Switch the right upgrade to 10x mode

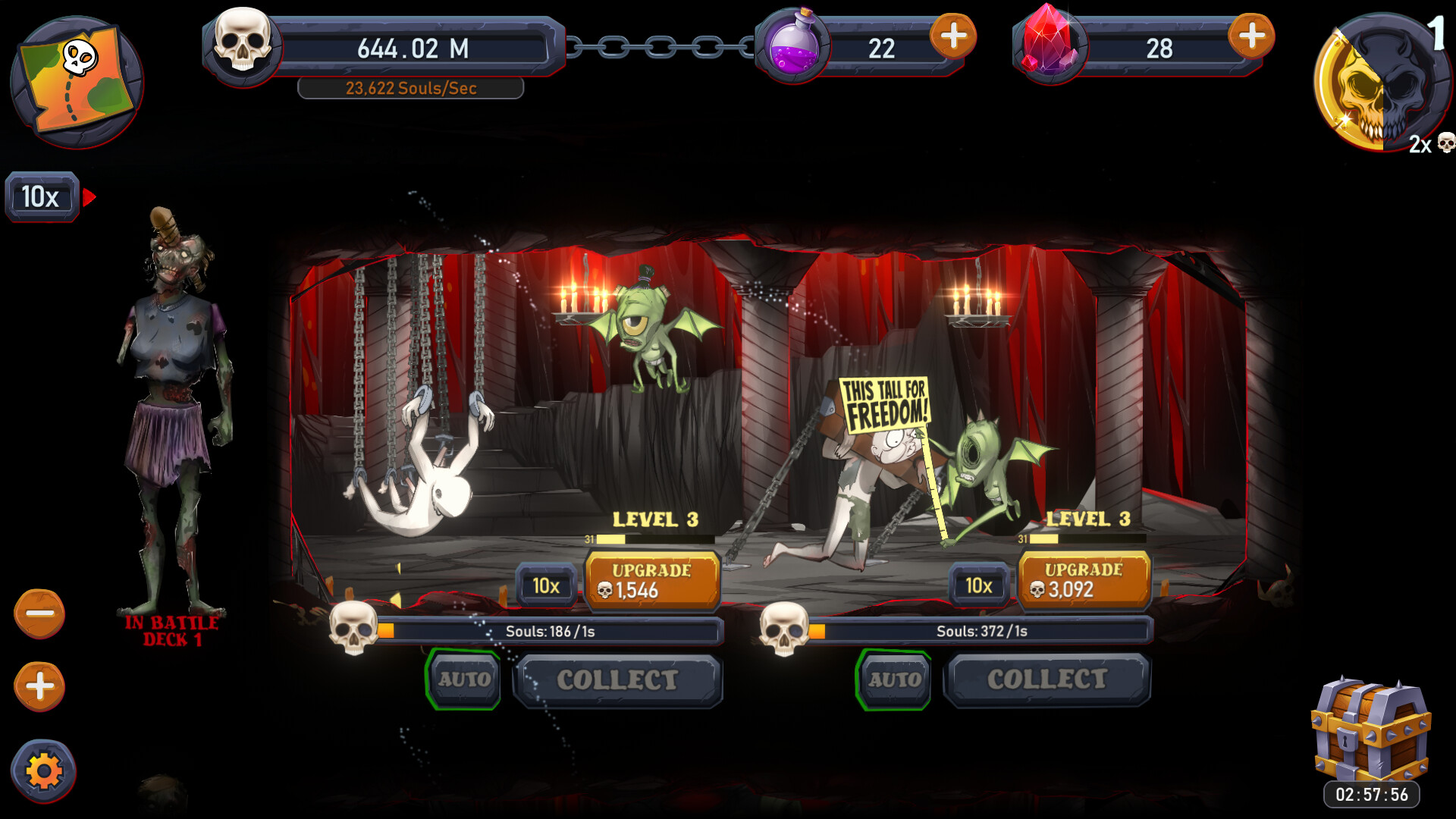point(978,585)
